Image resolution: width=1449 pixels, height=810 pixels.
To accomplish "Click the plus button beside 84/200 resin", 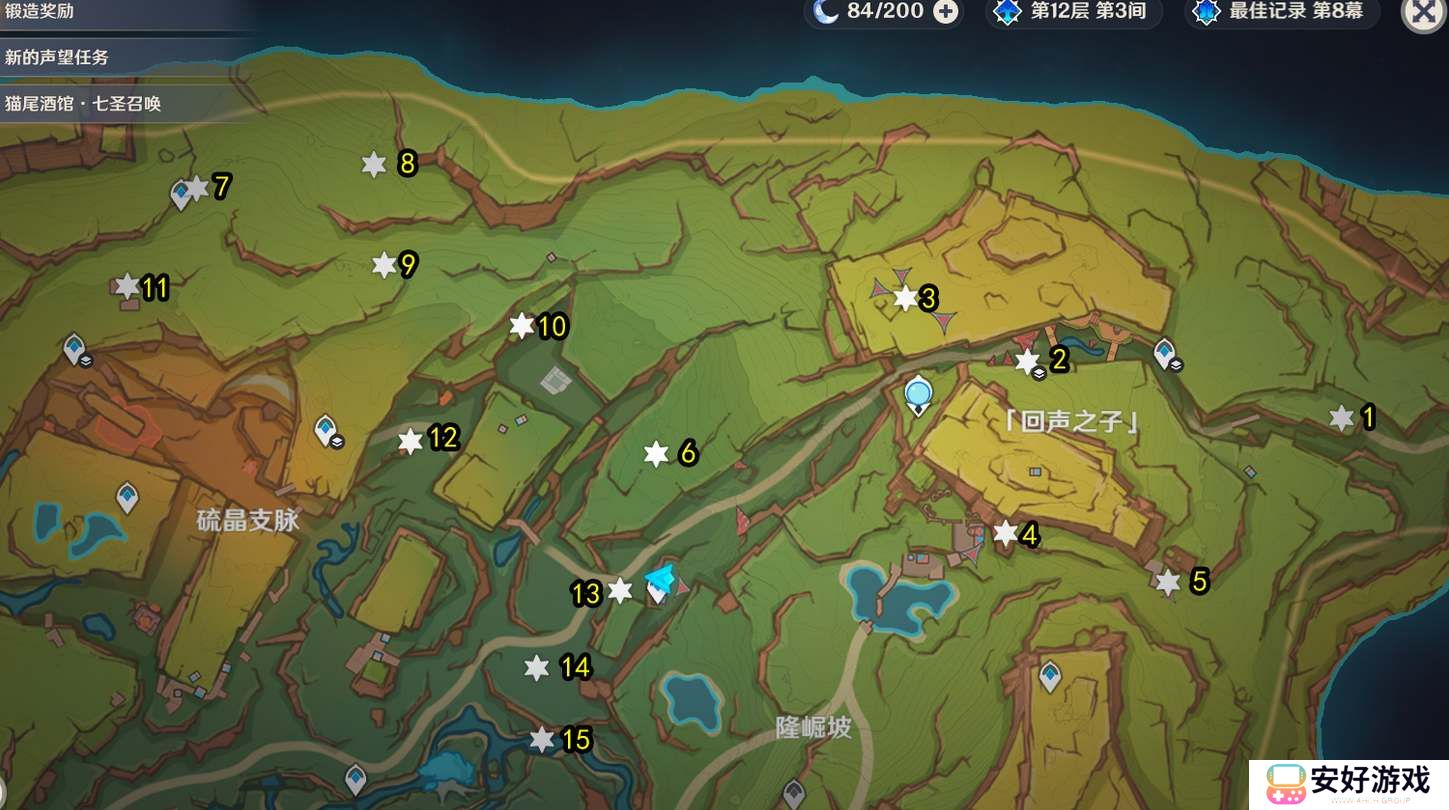I will [x=945, y=12].
